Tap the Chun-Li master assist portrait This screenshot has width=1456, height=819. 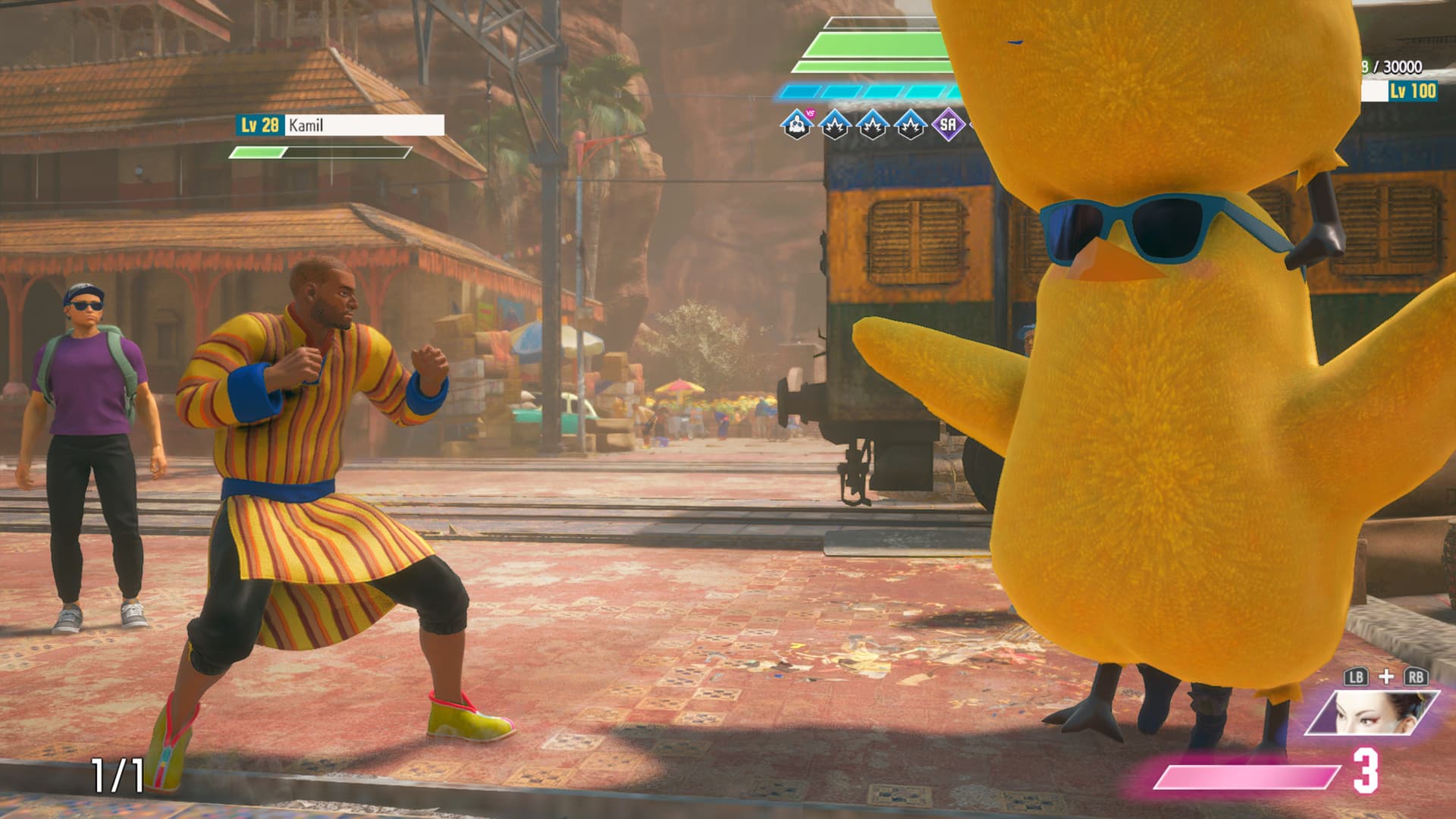1371,713
